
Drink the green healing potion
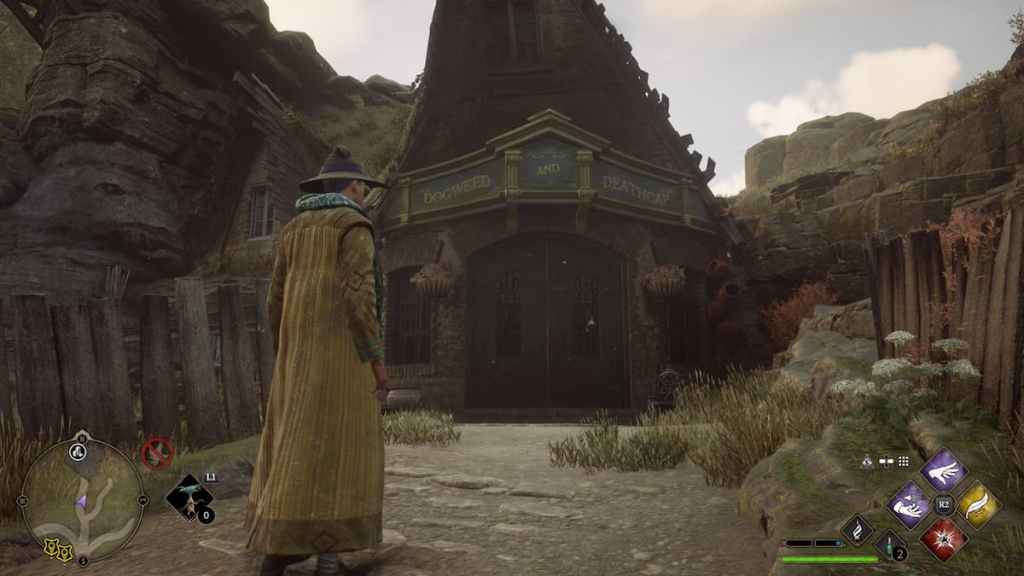tap(890, 545)
